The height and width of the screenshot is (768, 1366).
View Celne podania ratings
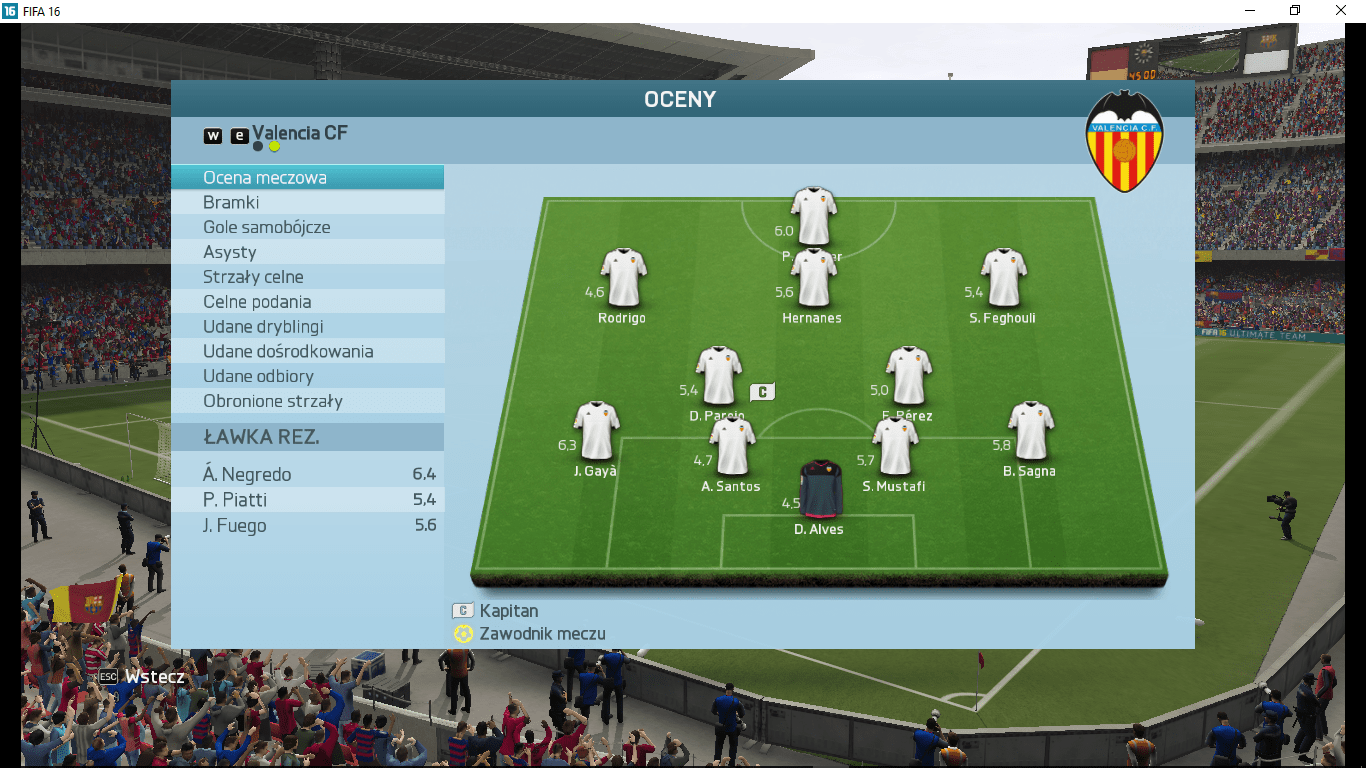[307, 302]
